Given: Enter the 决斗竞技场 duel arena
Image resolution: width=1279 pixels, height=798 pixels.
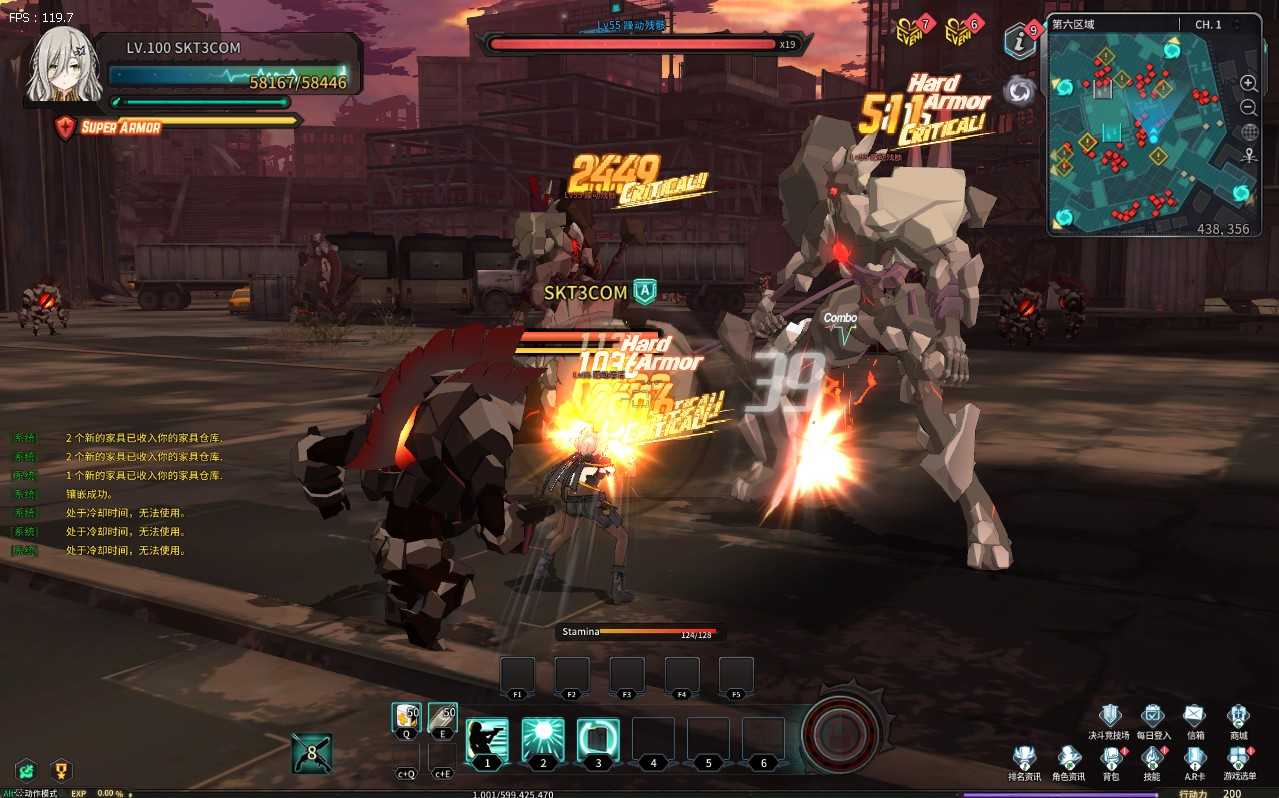Looking at the screenshot, I should click(1109, 716).
